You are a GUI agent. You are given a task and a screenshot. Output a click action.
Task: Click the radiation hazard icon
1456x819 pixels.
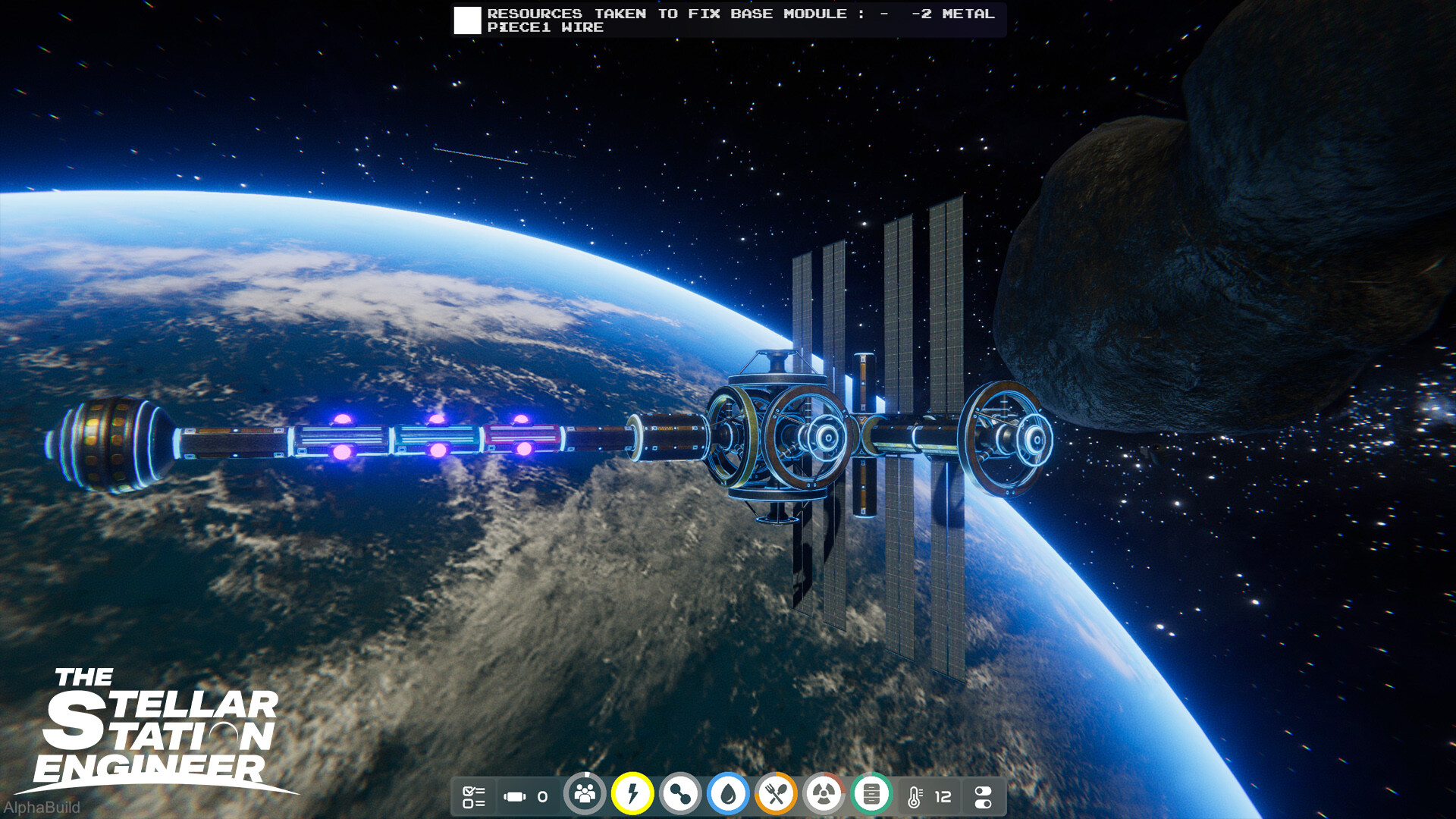824,795
